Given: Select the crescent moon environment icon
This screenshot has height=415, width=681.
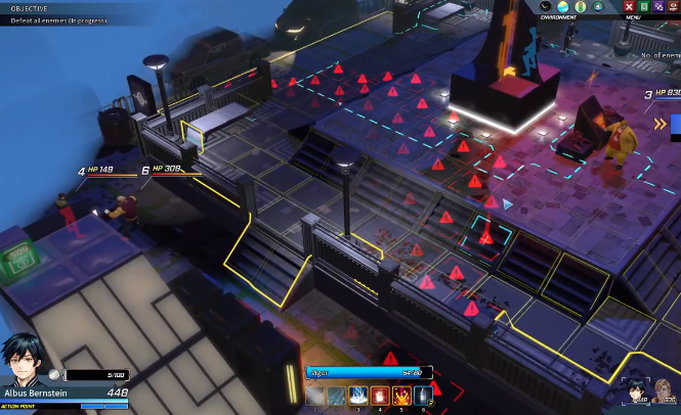Looking at the screenshot, I should point(545,7).
